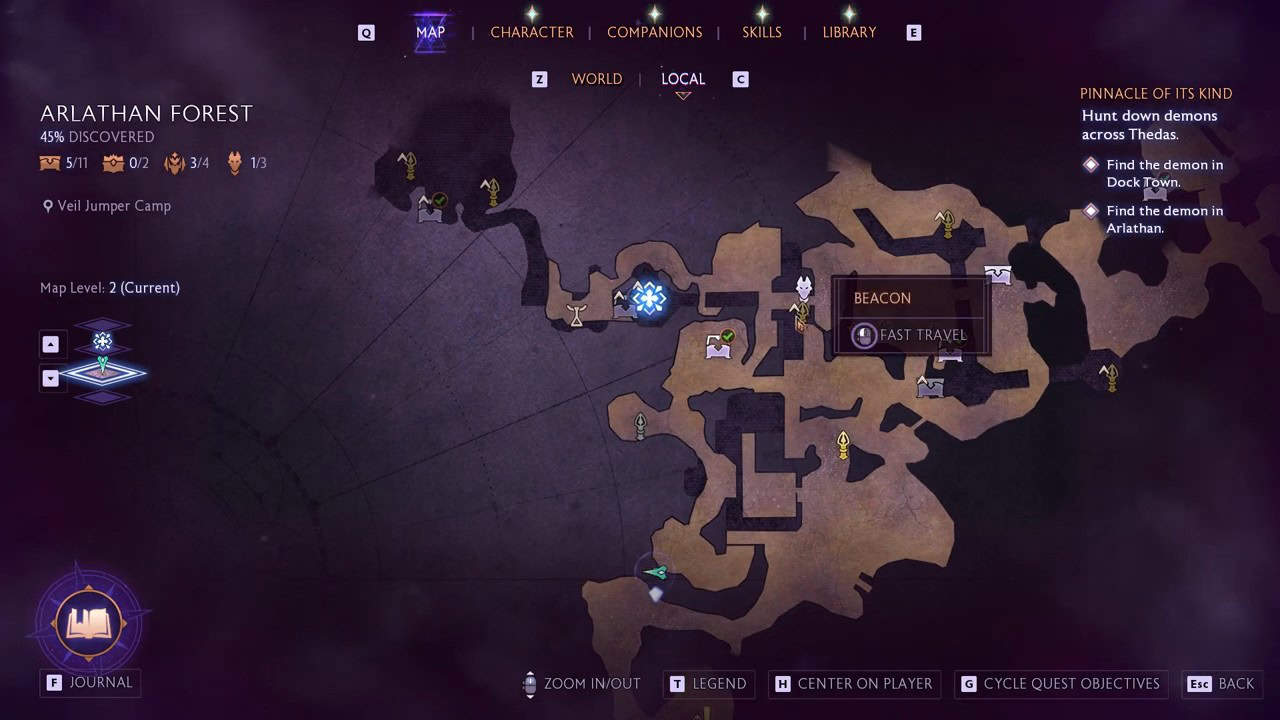Click the green player arrow marker
This screenshot has width=1280, height=720.
(656, 572)
